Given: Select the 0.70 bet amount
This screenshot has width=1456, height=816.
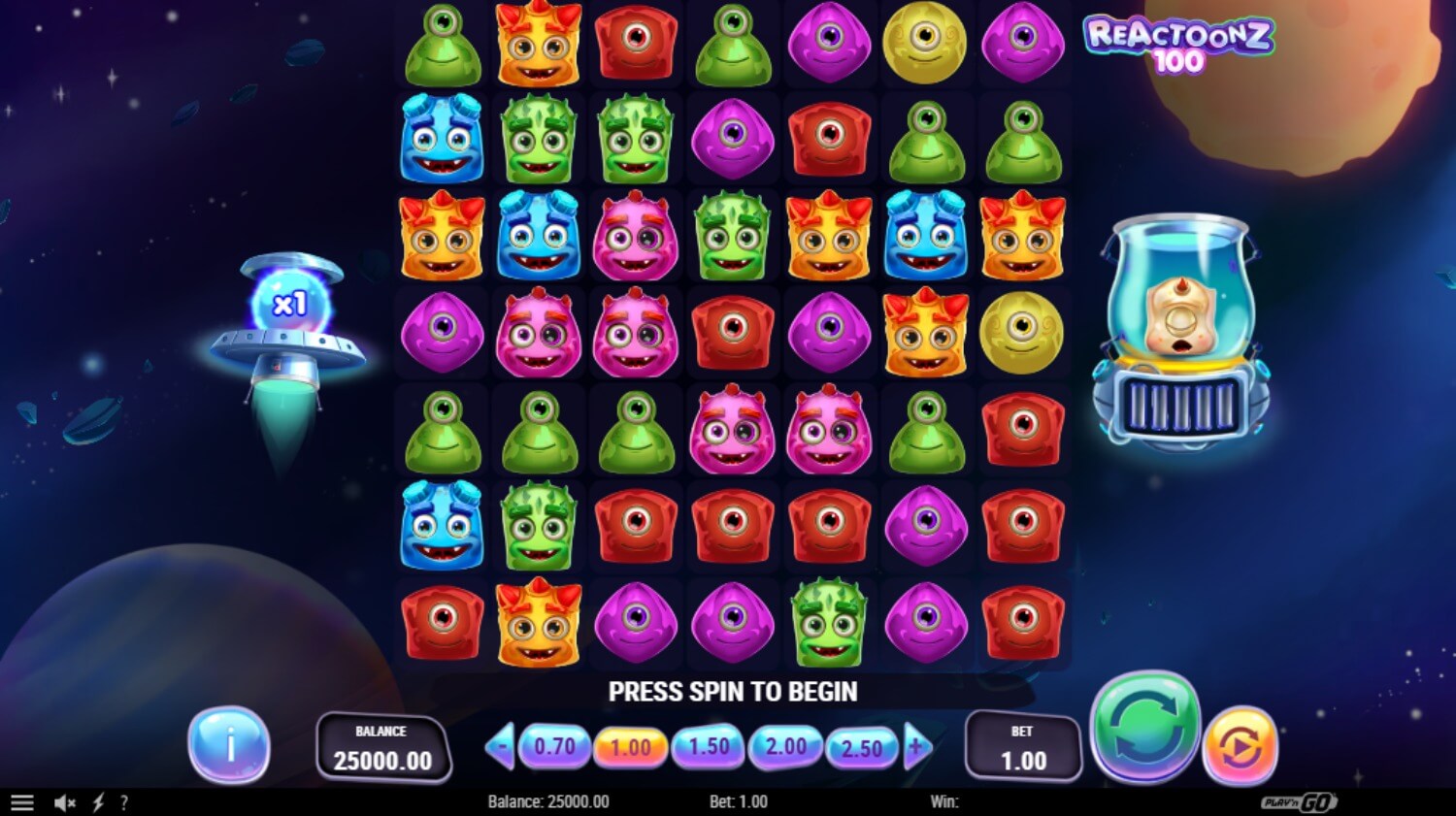Looking at the screenshot, I should tap(554, 746).
